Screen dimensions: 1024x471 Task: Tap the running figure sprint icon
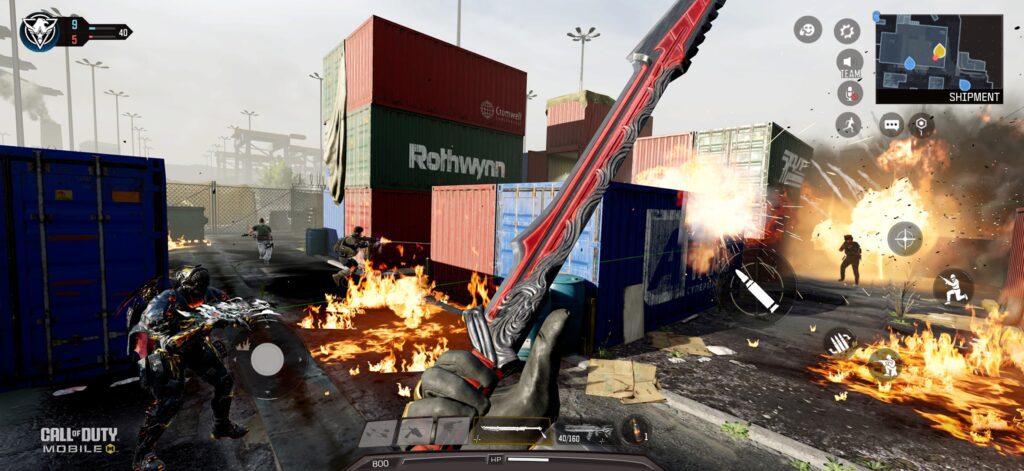[848, 125]
